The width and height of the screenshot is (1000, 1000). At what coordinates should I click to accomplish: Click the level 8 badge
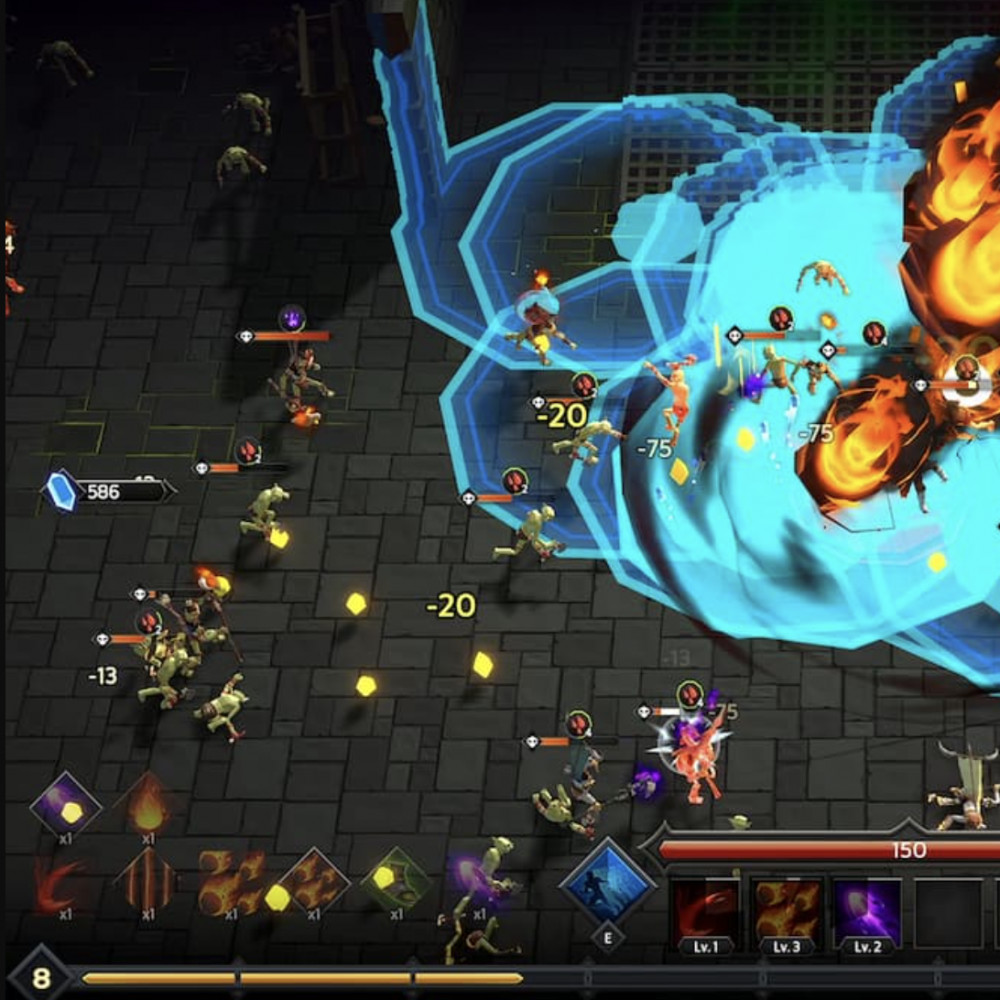coord(41,977)
